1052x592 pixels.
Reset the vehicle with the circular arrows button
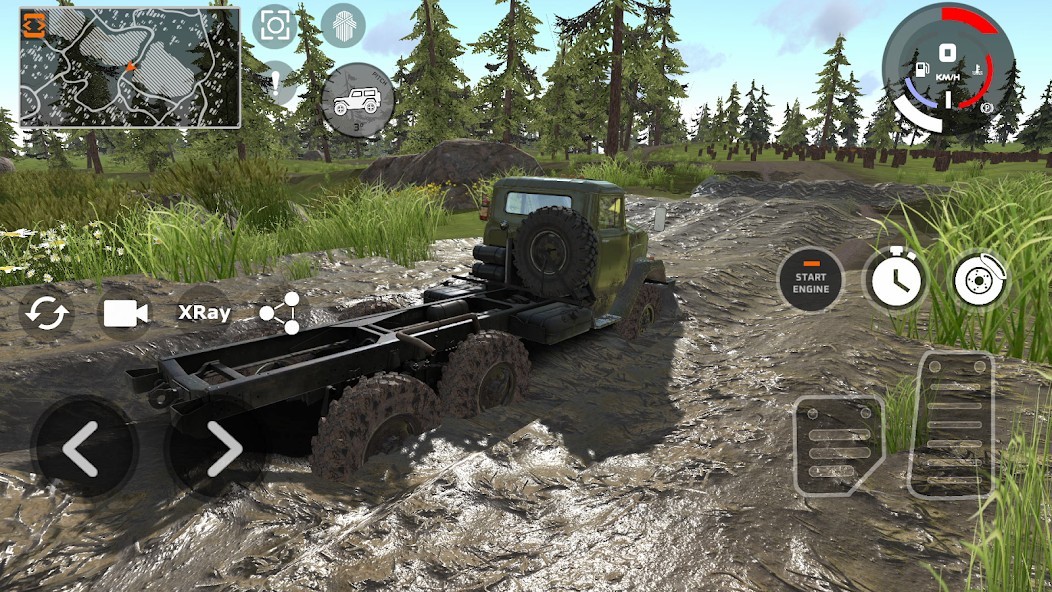pyautogui.click(x=47, y=313)
